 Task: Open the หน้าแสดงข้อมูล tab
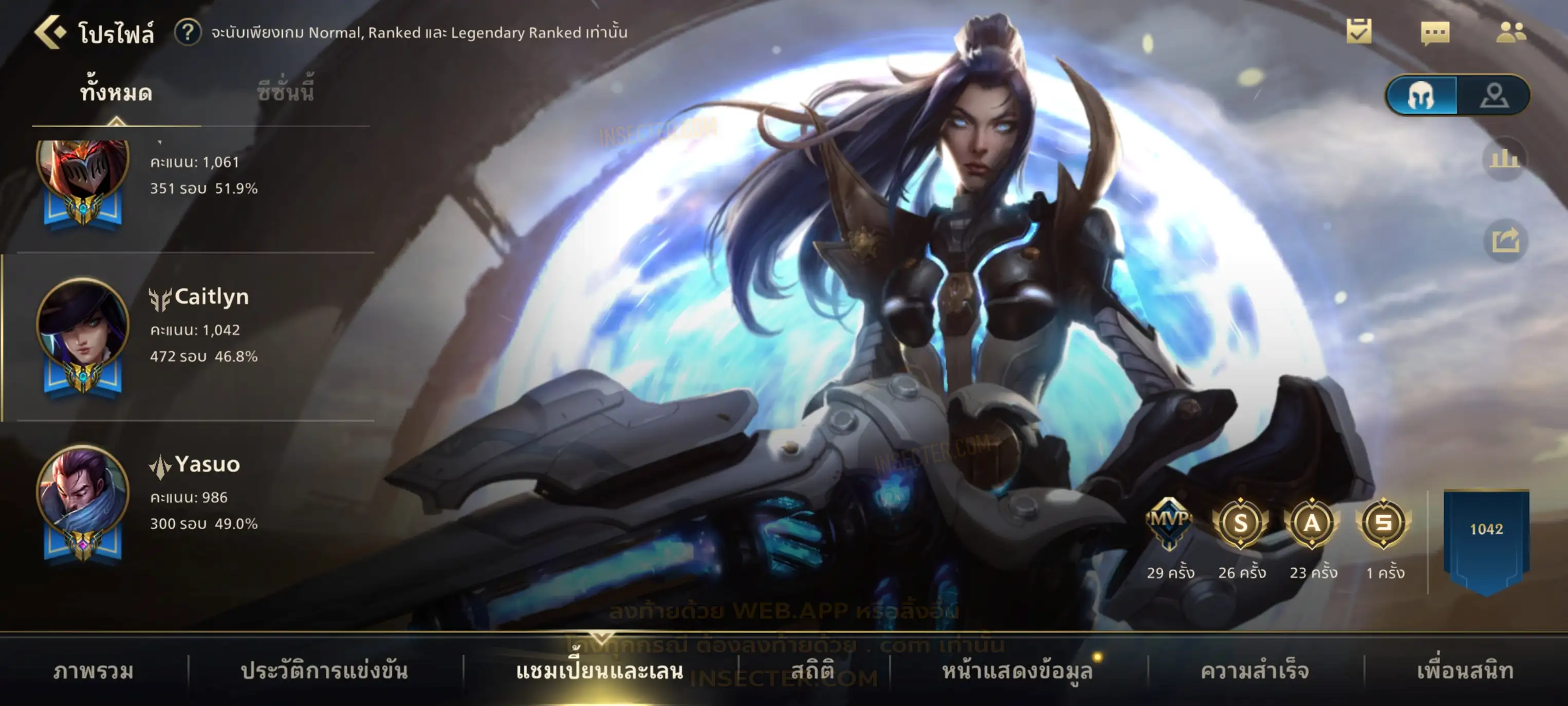tap(1017, 671)
